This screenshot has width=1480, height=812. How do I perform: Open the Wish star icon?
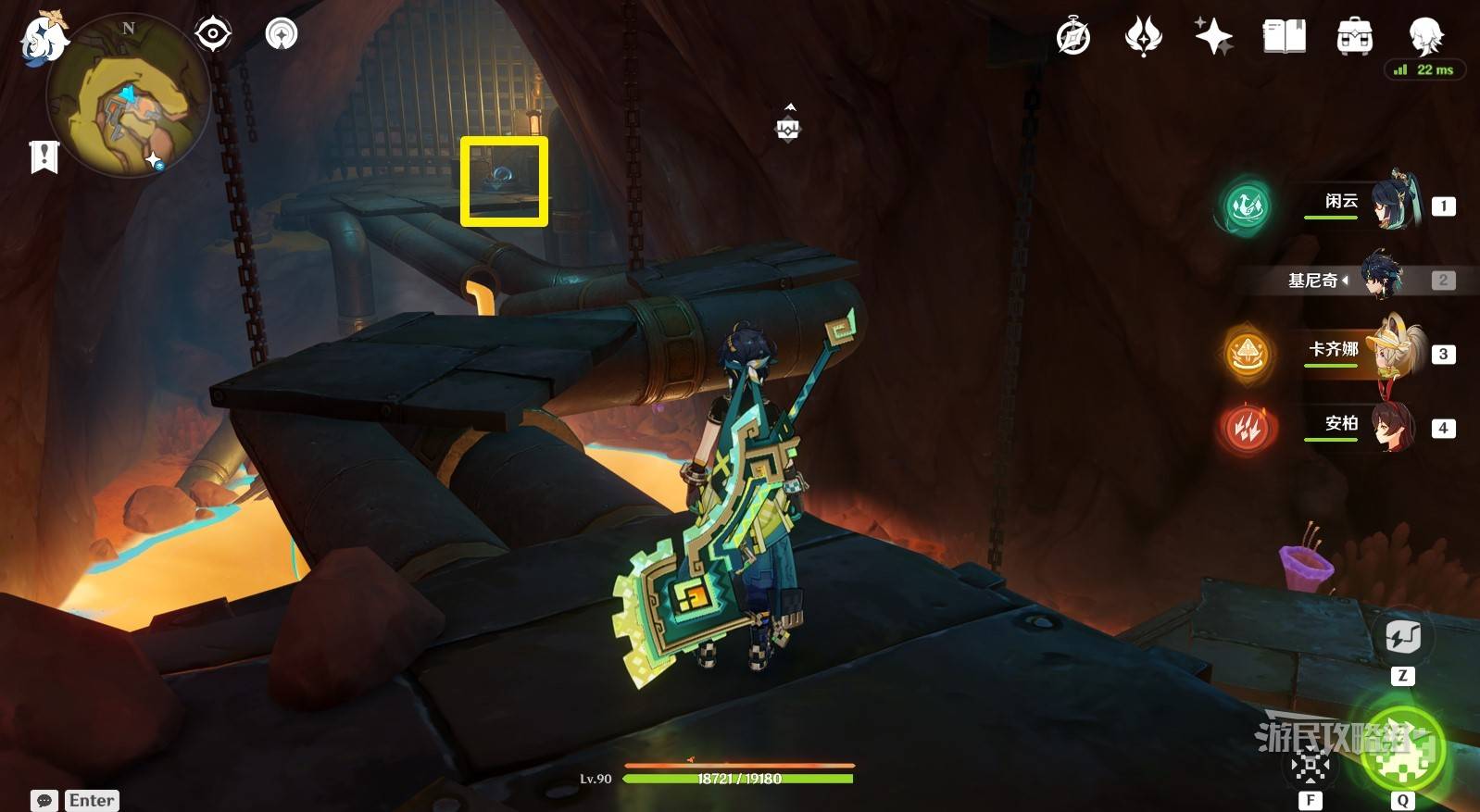point(1213,37)
